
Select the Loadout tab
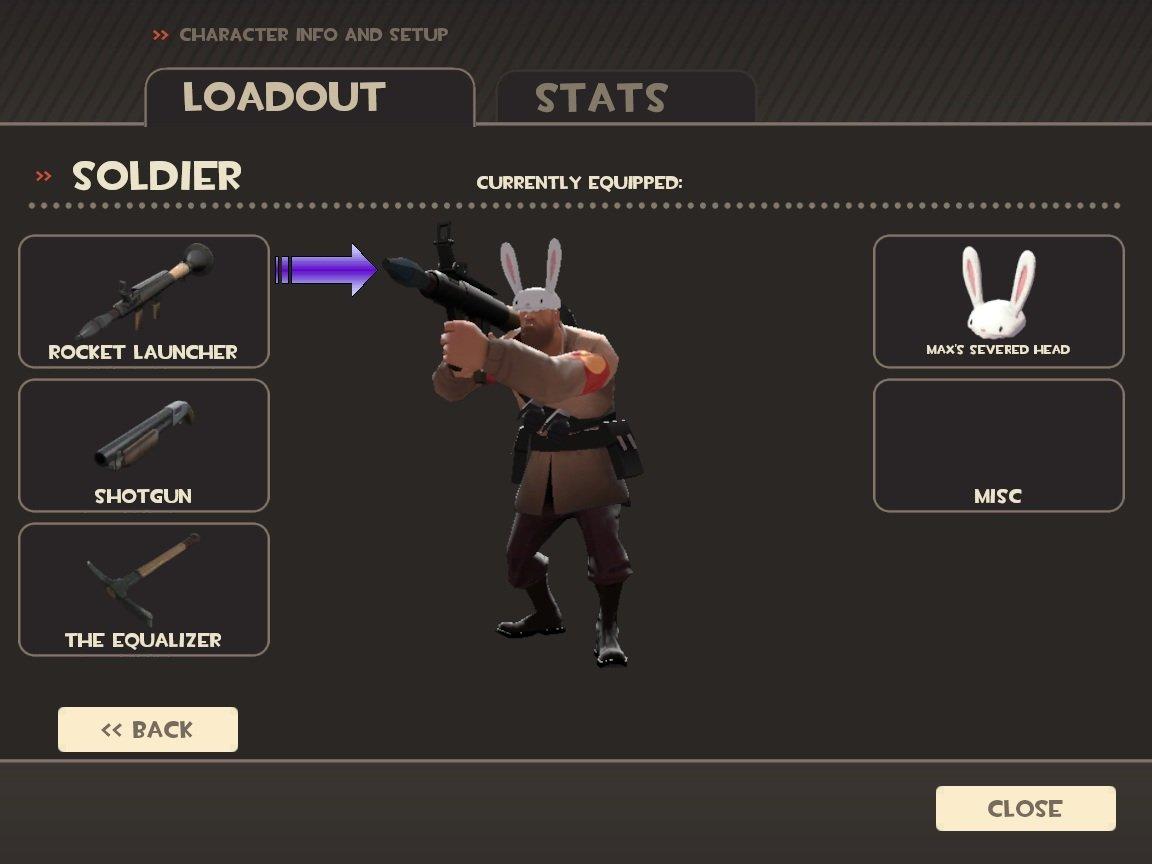309,97
